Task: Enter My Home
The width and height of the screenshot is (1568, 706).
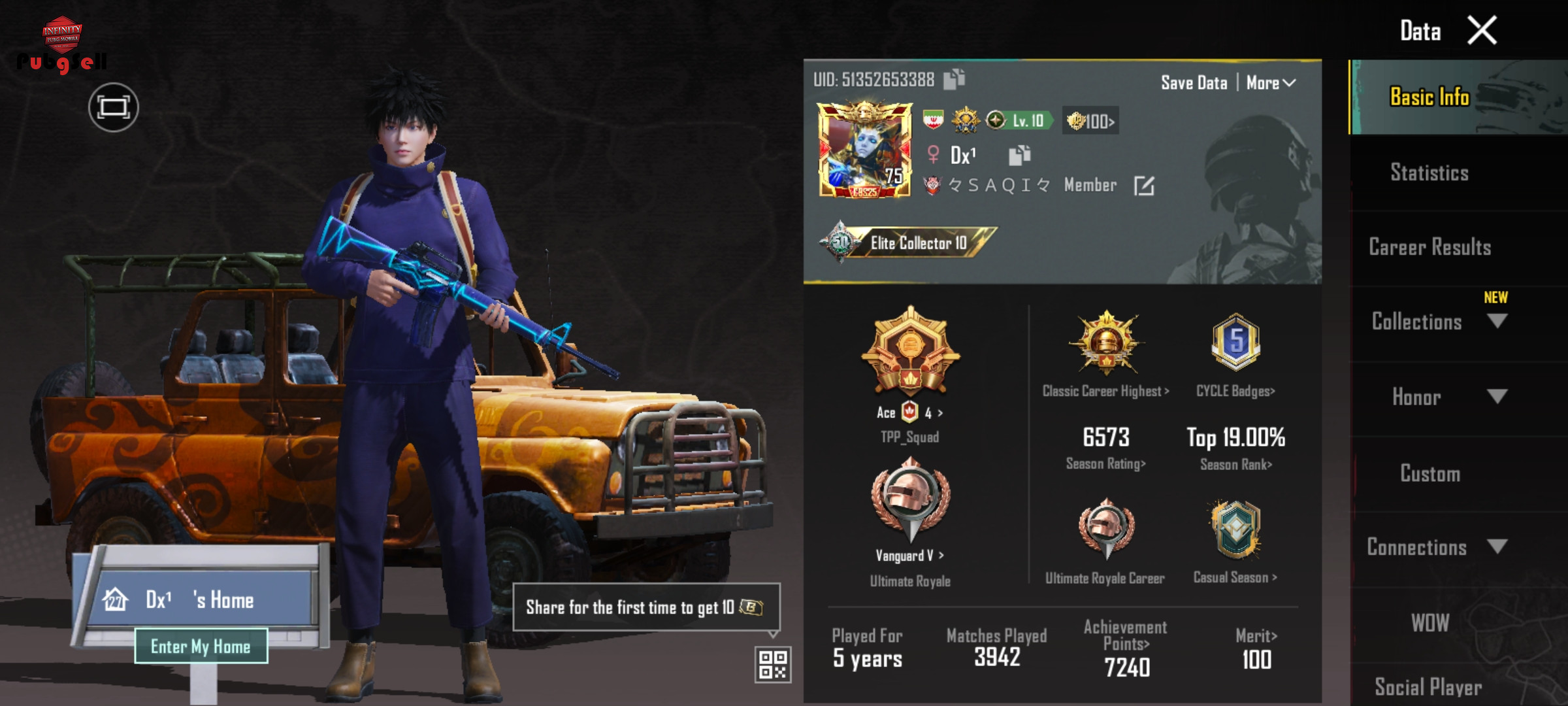Action: click(201, 646)
